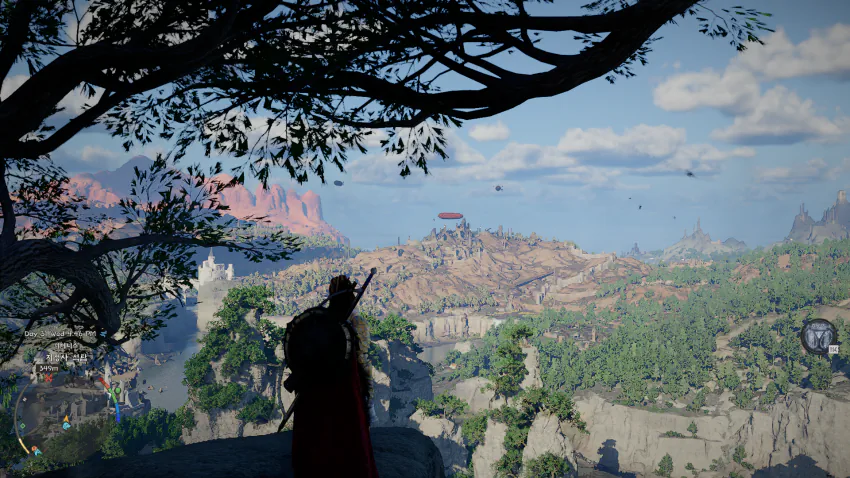Select the round emblem icon near the right edge
The width and height of the screenshot is (850, 478).
(x=818, y=337)
